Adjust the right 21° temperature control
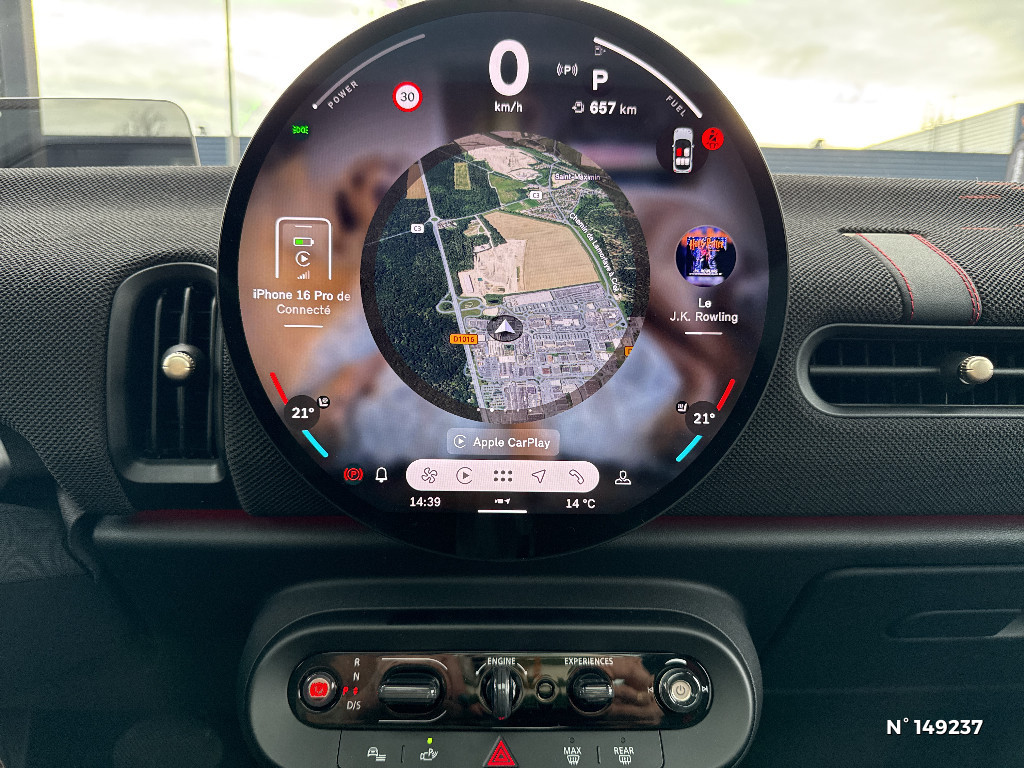This screenshot has width=1024, height=768. [703, 418]
